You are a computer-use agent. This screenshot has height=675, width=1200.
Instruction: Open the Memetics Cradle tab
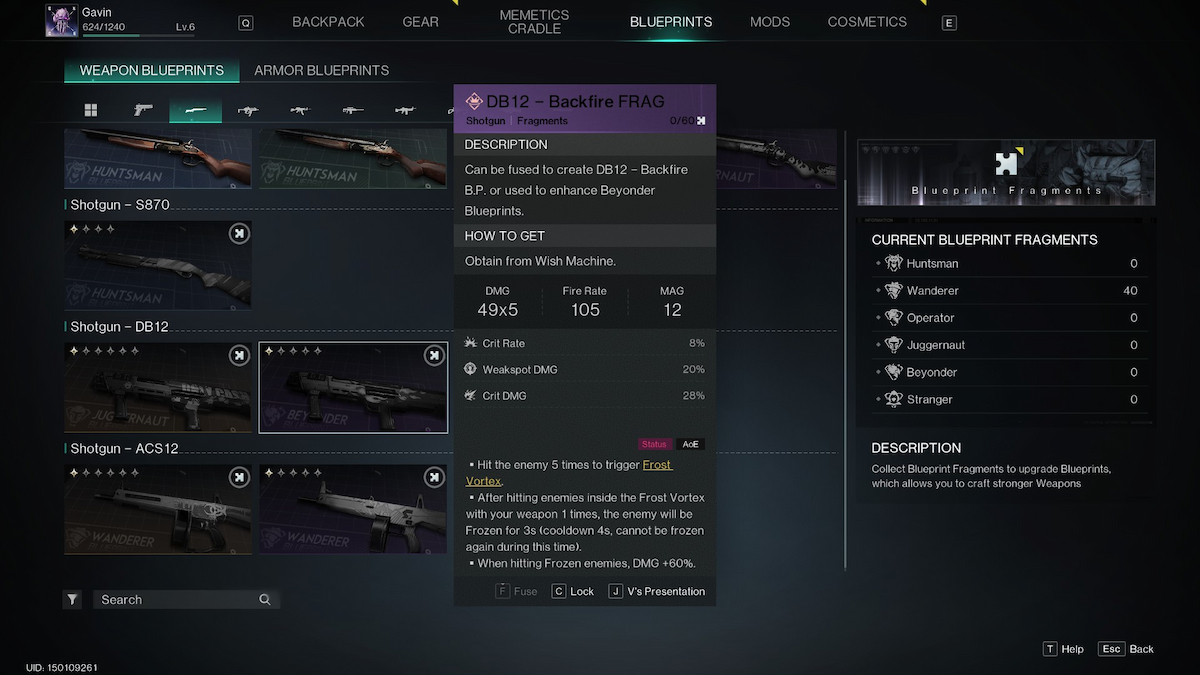pyautogui.click(x=534, y=22)
